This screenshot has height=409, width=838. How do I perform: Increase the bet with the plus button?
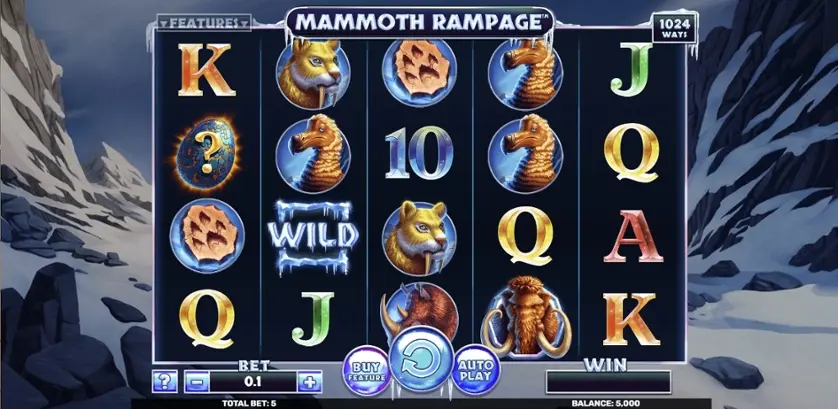click(x=310, y=381)
